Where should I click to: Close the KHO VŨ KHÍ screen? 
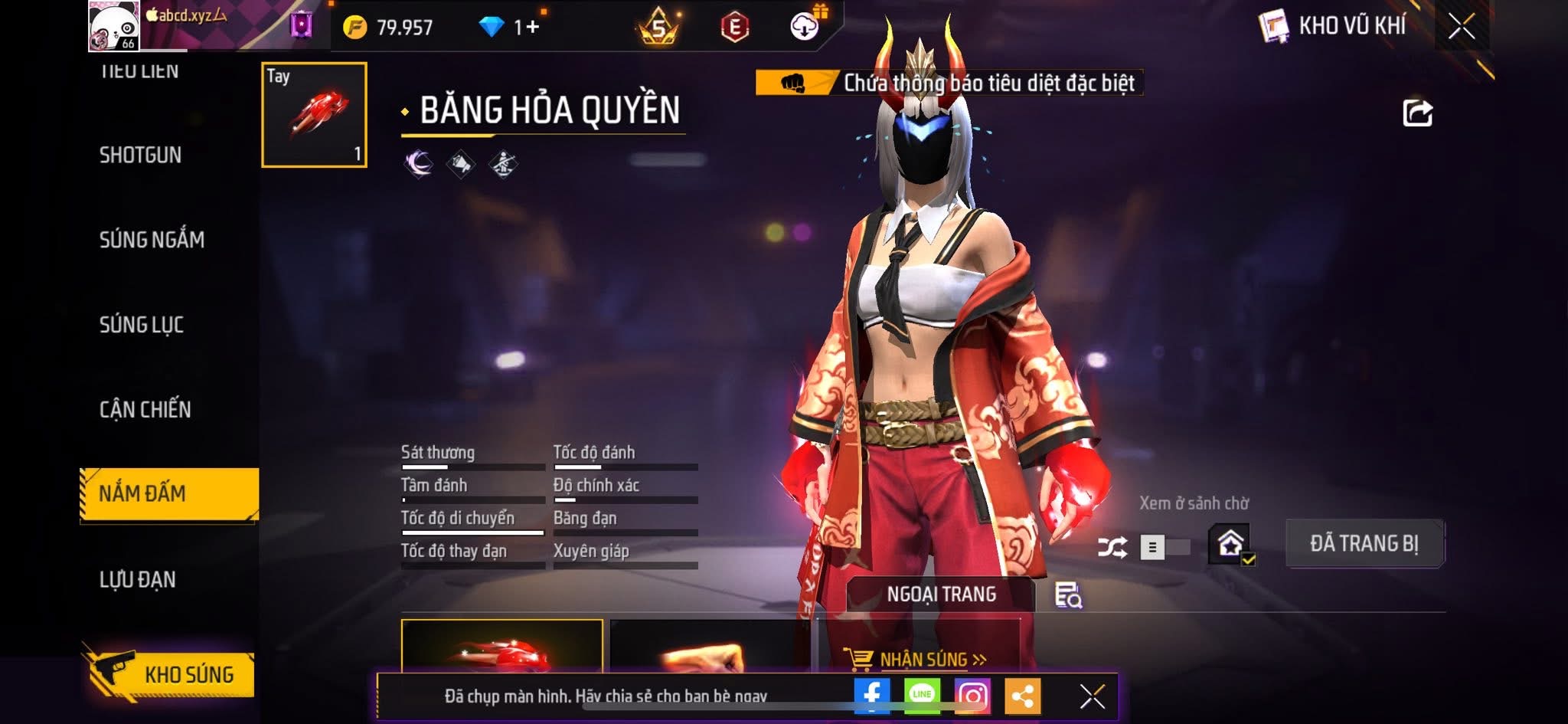coord(1462,27)
